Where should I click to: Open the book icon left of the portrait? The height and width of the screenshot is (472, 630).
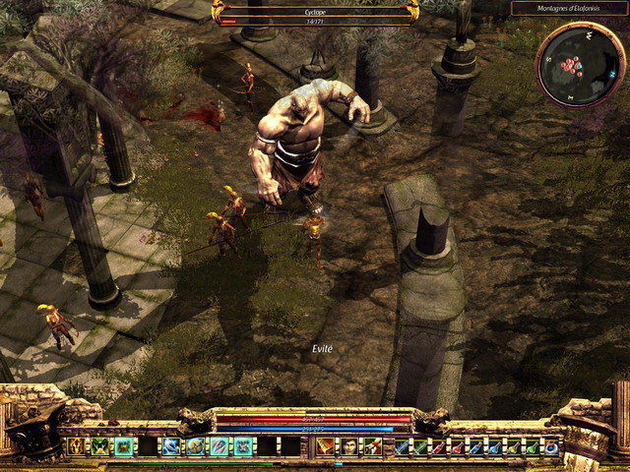point(326,446)
